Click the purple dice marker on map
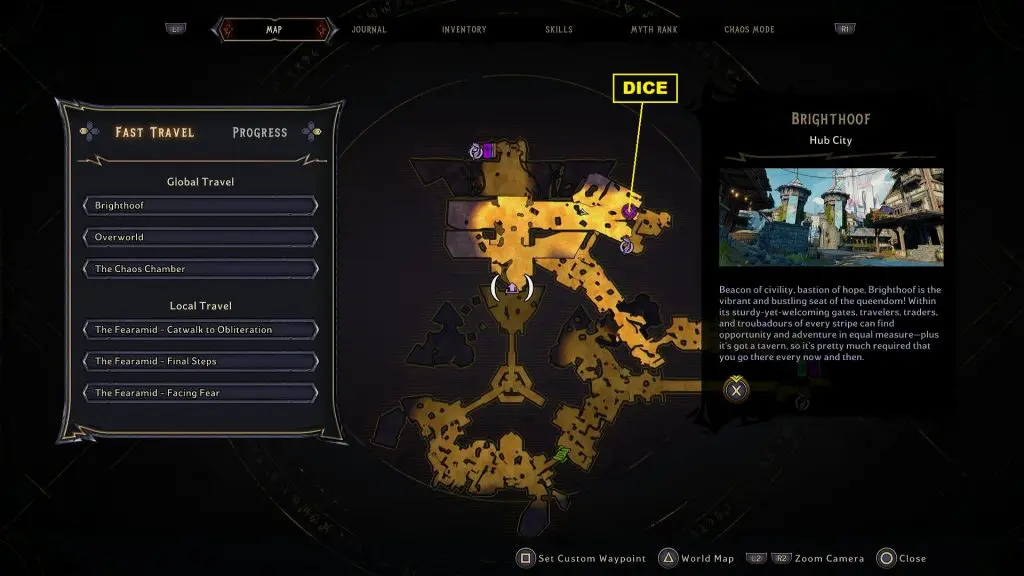Viewport: 1024px width, 576px height. 631,211
